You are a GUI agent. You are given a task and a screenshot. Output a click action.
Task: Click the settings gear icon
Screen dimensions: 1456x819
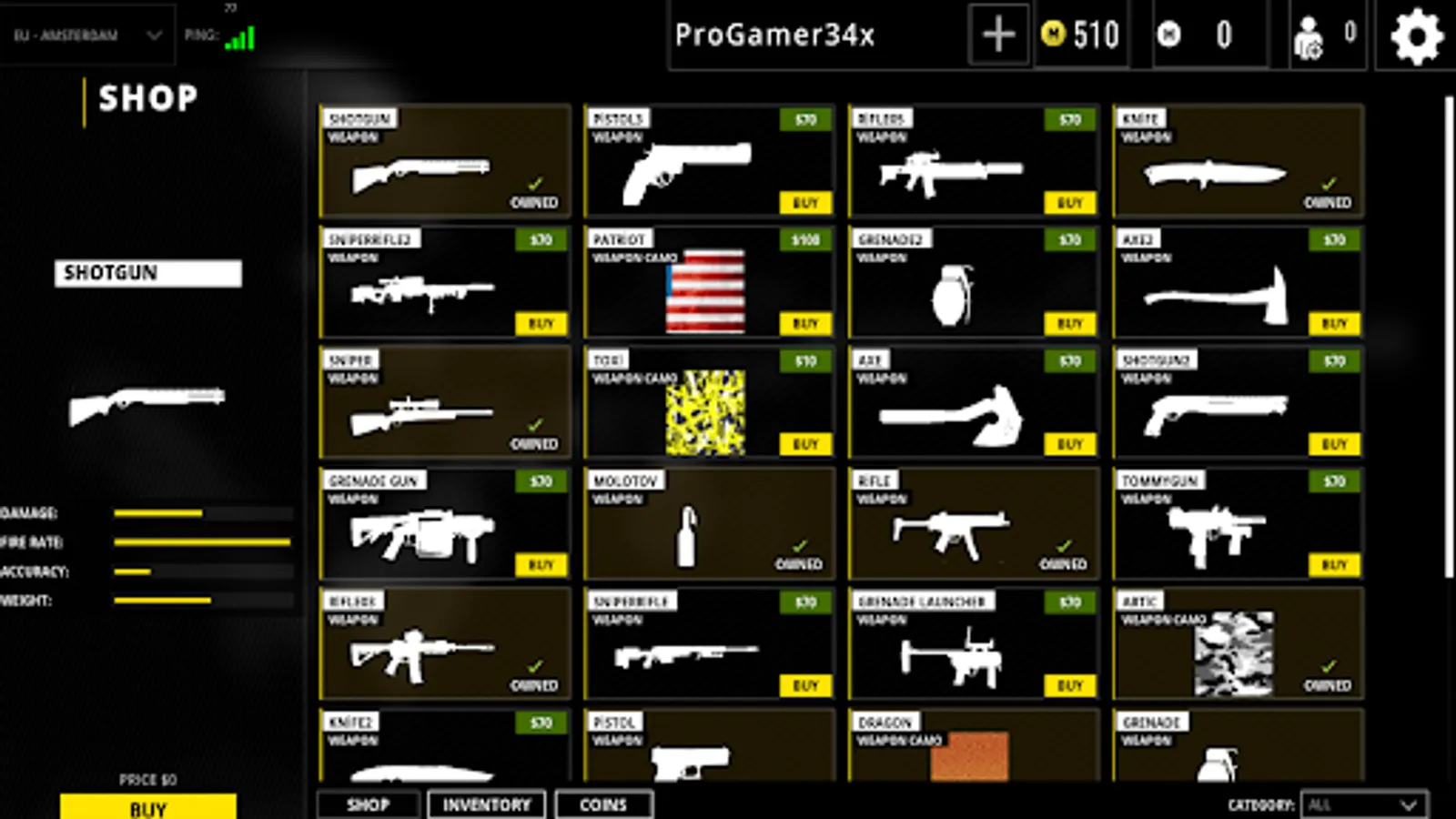click(x=1416, y=36)
